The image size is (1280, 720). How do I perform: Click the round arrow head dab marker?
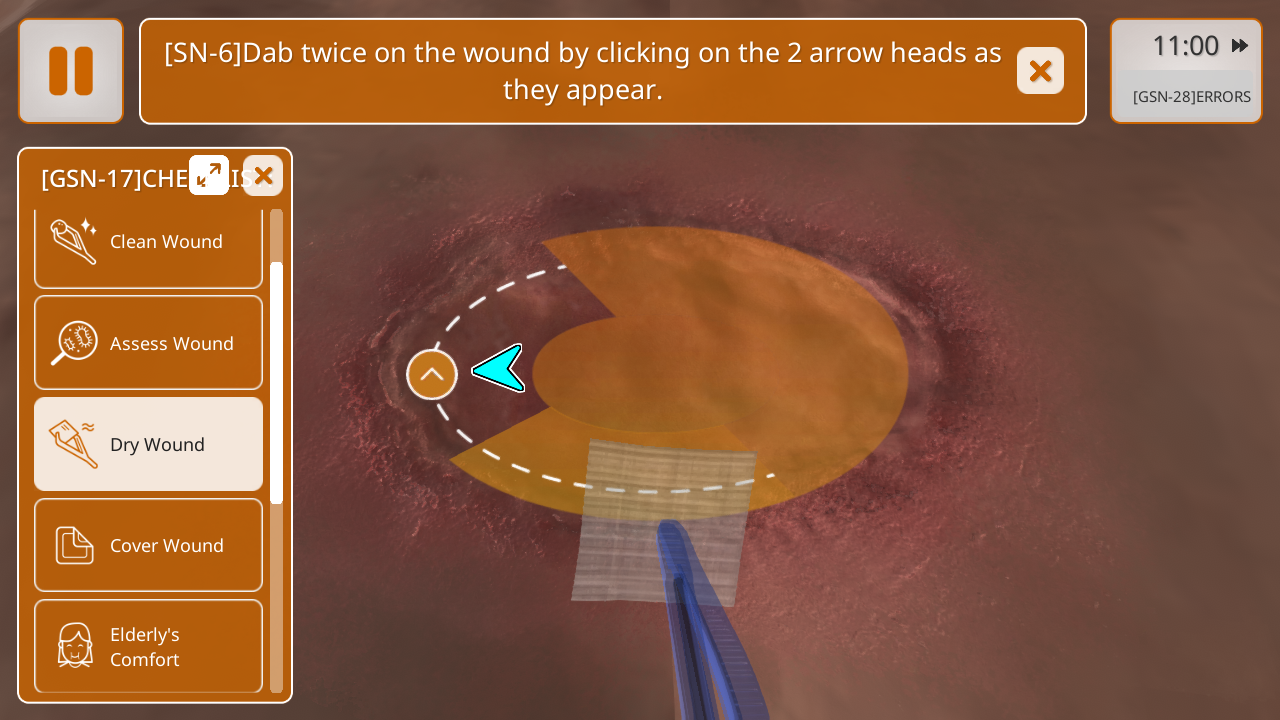click(432, 375)
